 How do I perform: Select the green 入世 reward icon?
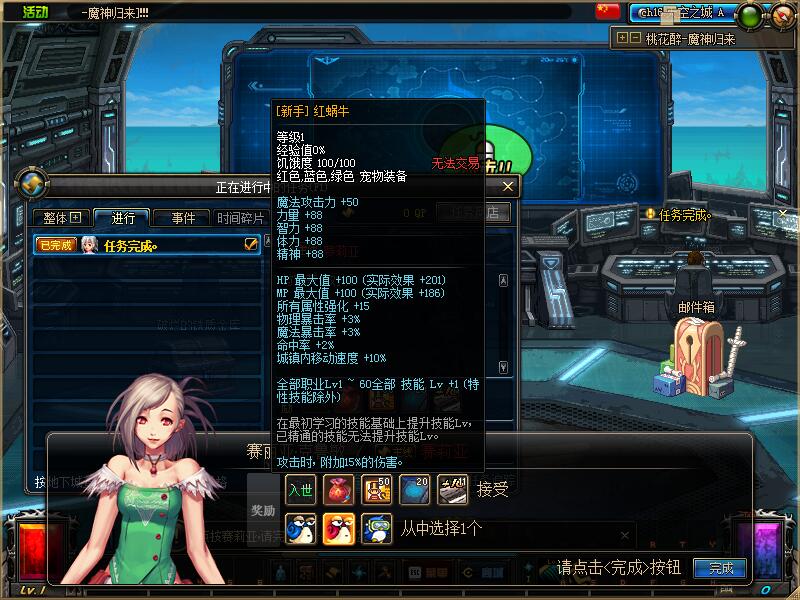pos(300,489)
